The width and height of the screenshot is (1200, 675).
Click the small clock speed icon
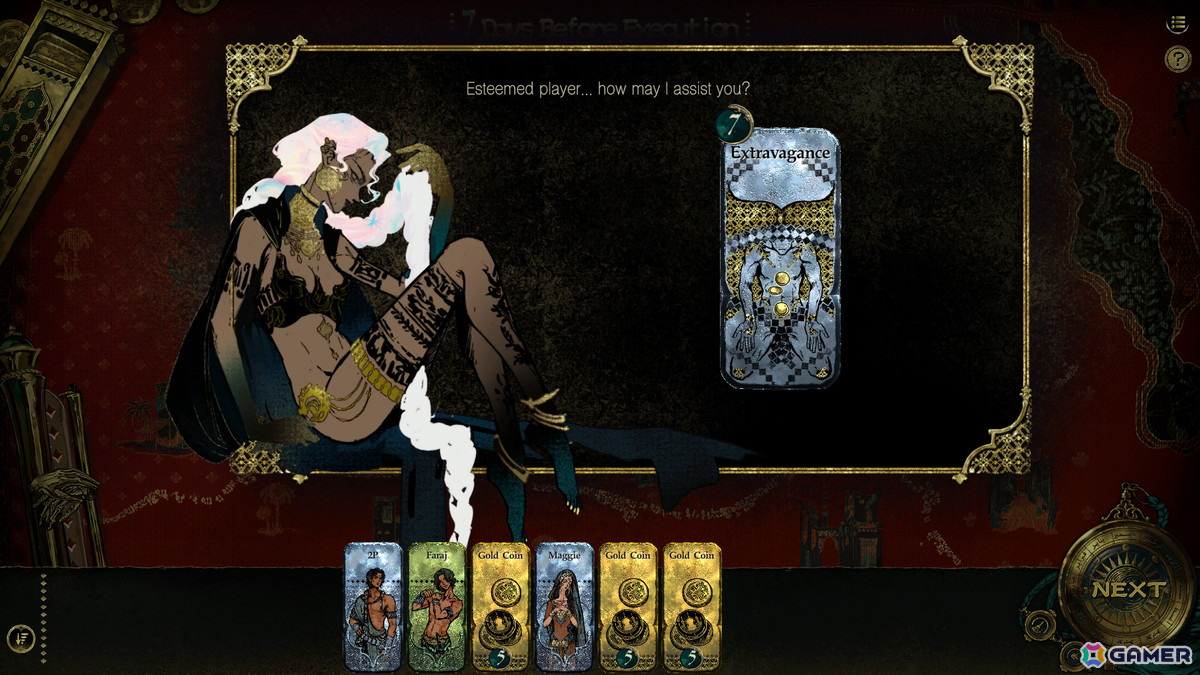click(1042, 624)
